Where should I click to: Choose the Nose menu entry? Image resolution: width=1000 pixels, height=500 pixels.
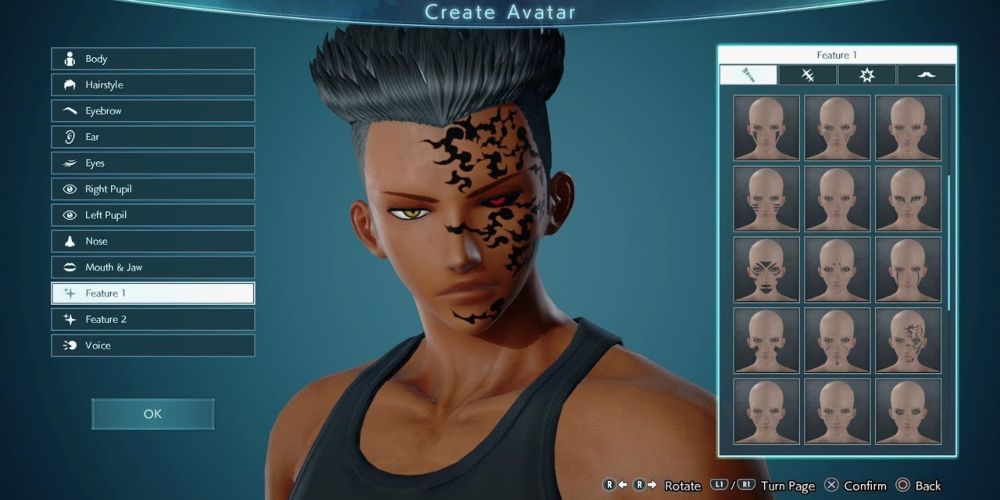[x=153, y=241]
